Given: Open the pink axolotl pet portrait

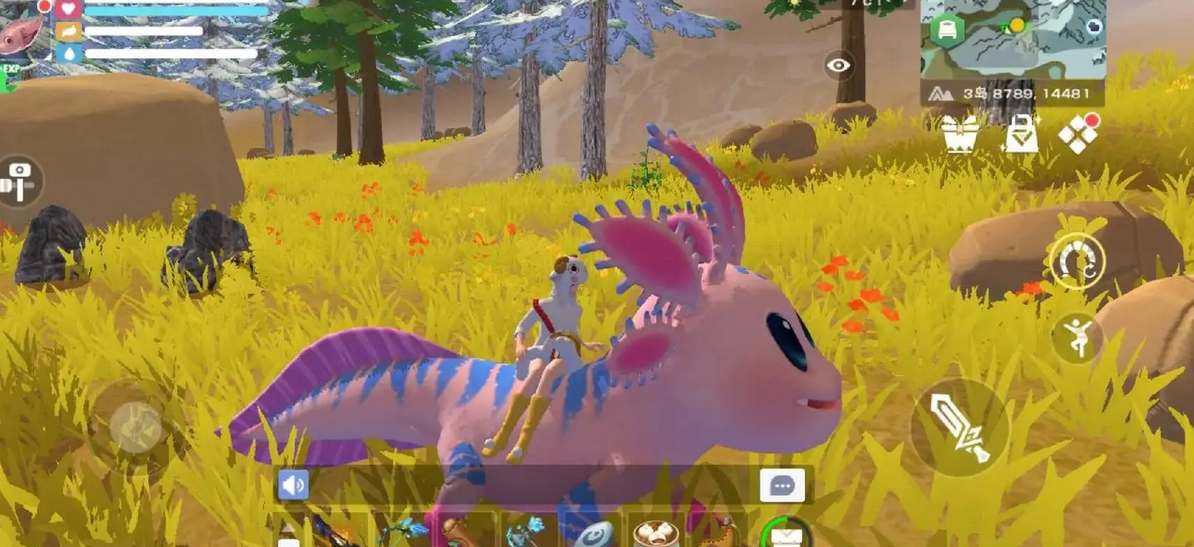Looking at the screenshot, I should (20, 34).
